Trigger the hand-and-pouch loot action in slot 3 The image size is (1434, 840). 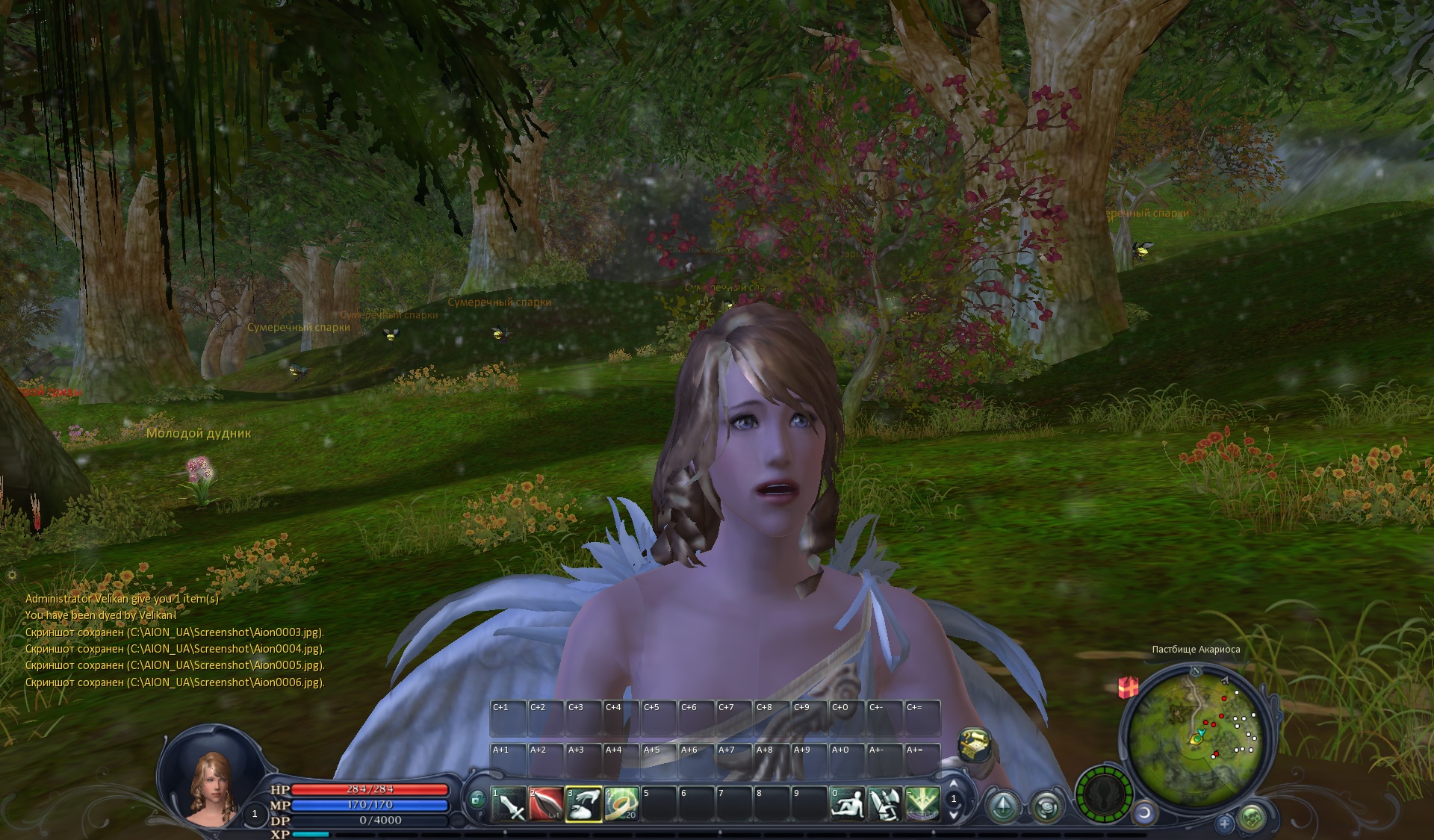[584, 804]
